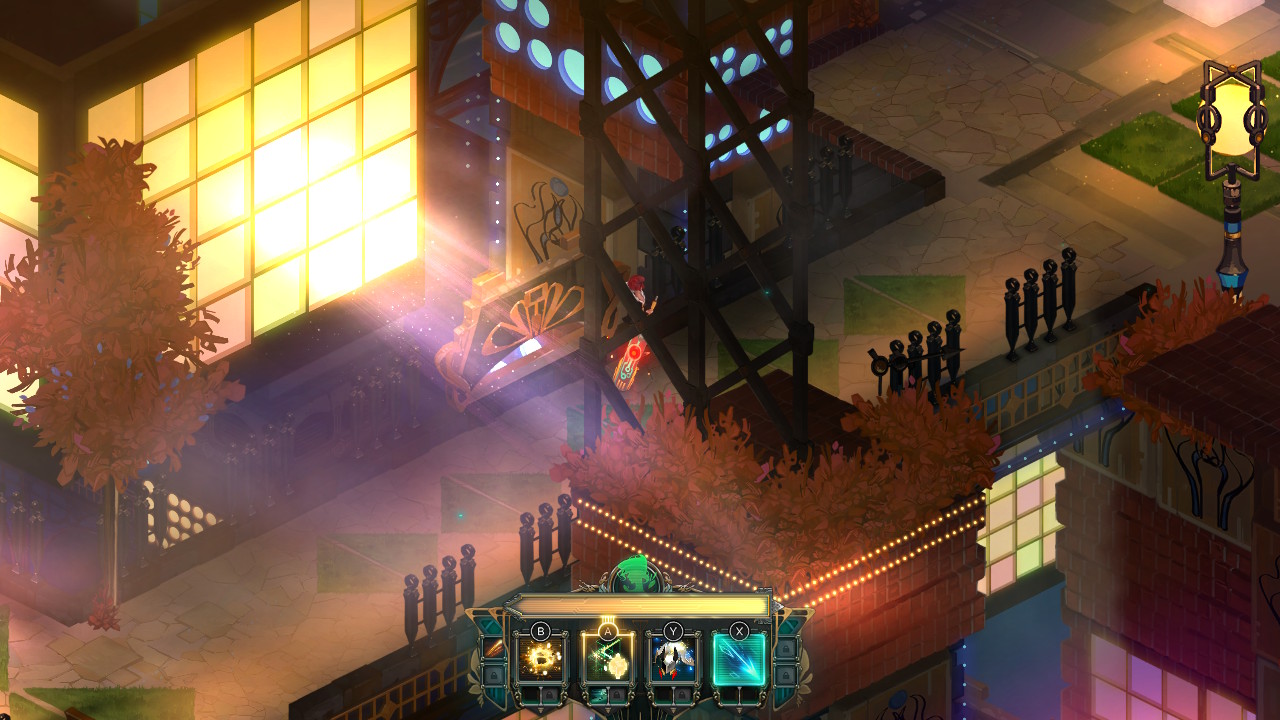Image resolution: width=1280 pixels, height=720 pixels.
Task: Use the white winged blast ability
Action: (x=672, y=658)
